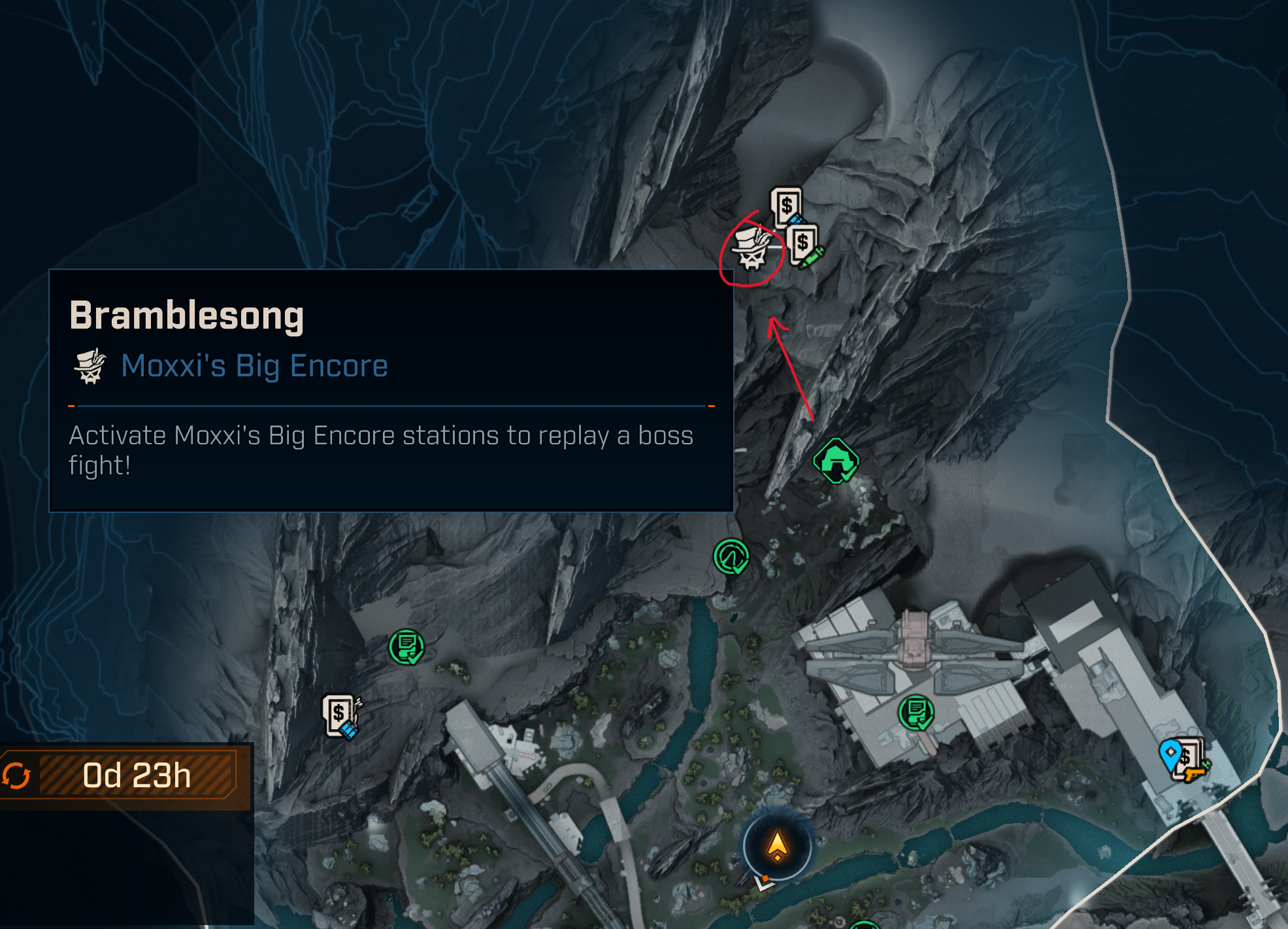Click the ammo vending machine above Moxxi's marker

pyautogui.click(x=786, y=208)
